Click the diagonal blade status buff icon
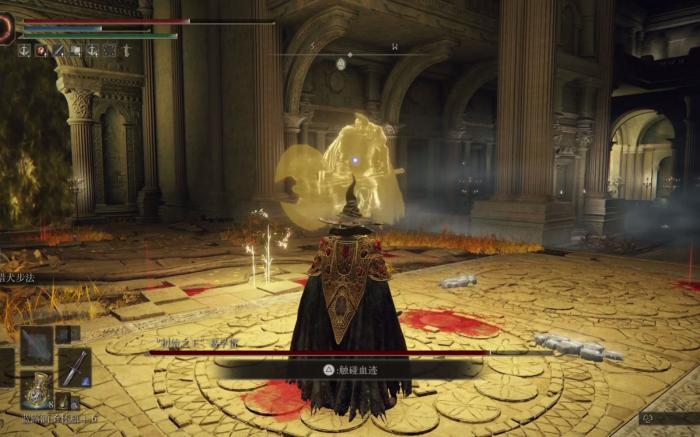The width and height of the screenshot is (700, 437). pyautogui.click(x=58, y=50)
